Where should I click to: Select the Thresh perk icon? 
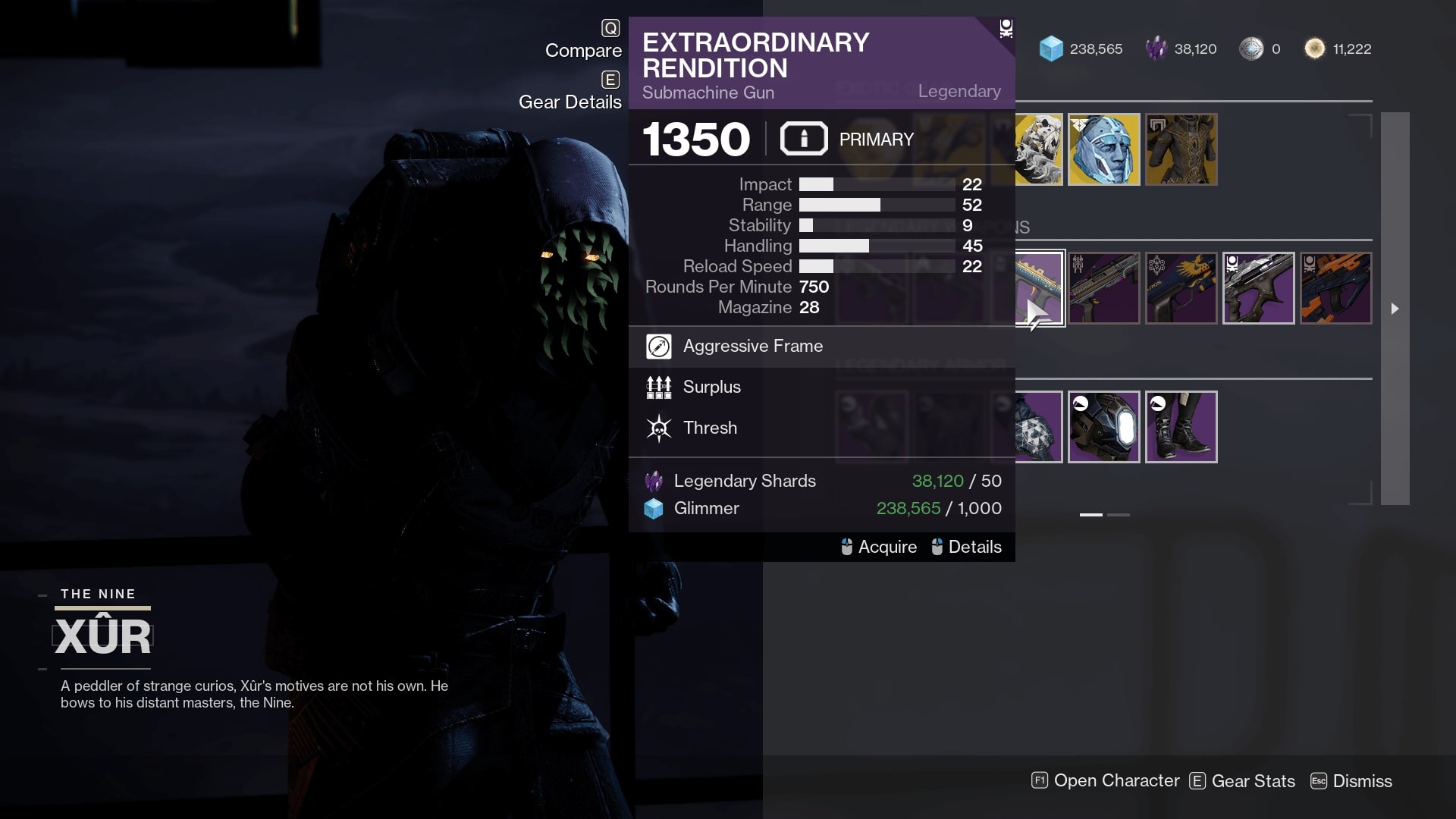point(659,428)
